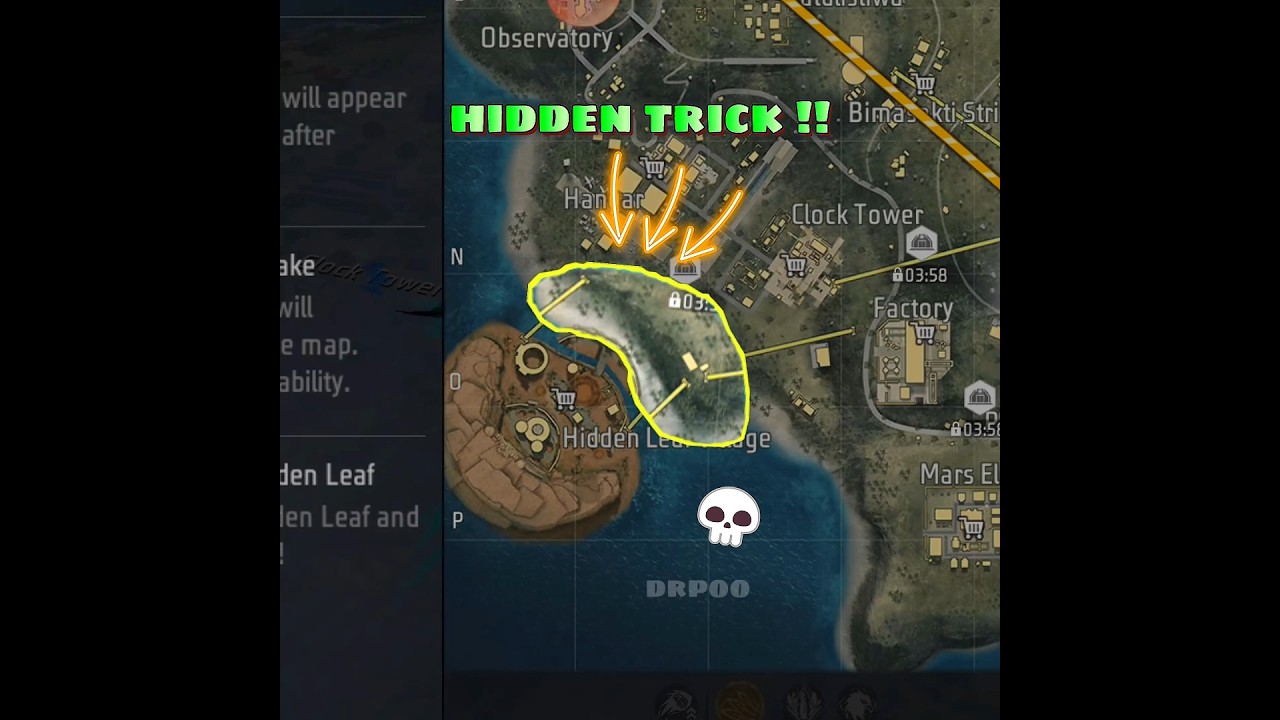Image resolution: width=1280 pixels, height=720 pixels.
Task: Select the shop cart marker at Hangar
Action: click(x=654, y=167)
